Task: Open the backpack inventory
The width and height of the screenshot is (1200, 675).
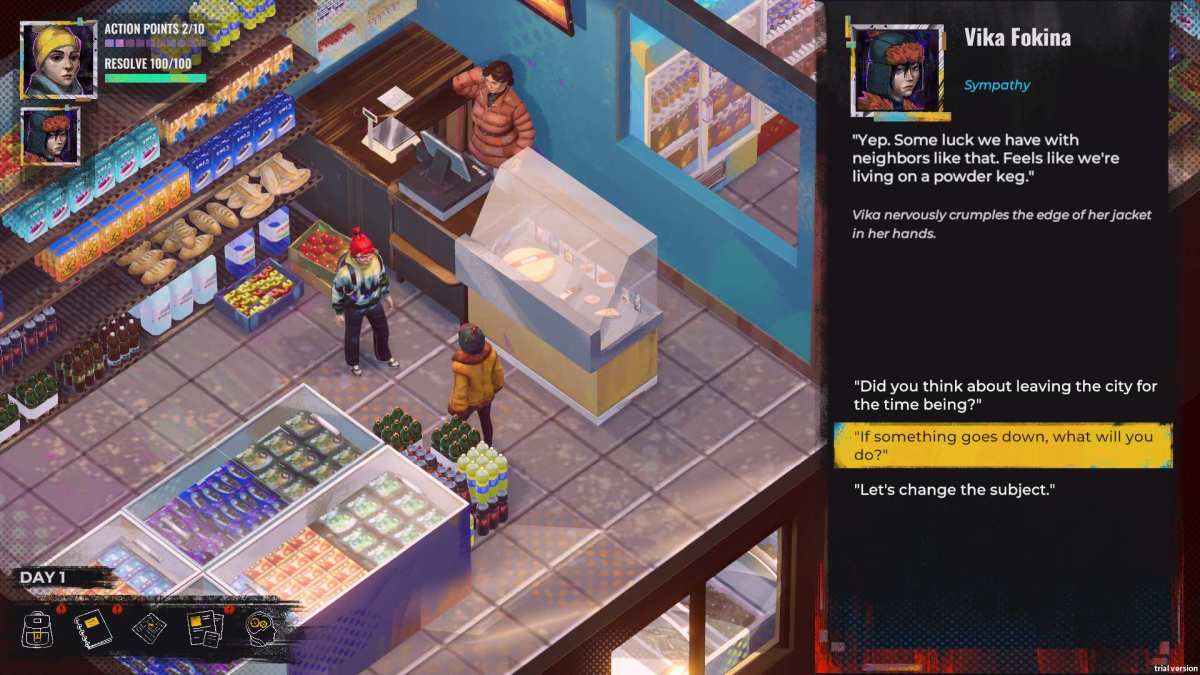Action: [38, 629]
